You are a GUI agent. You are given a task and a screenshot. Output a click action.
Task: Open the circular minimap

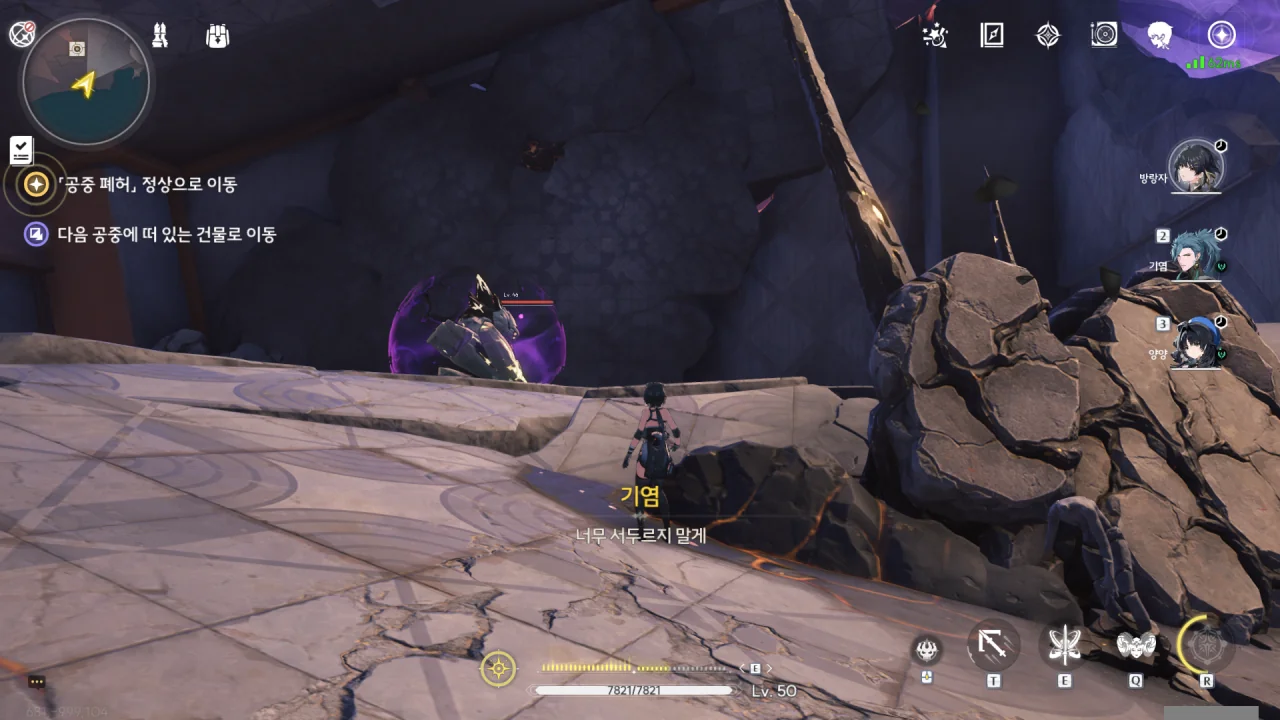click(x=86, y=82)
